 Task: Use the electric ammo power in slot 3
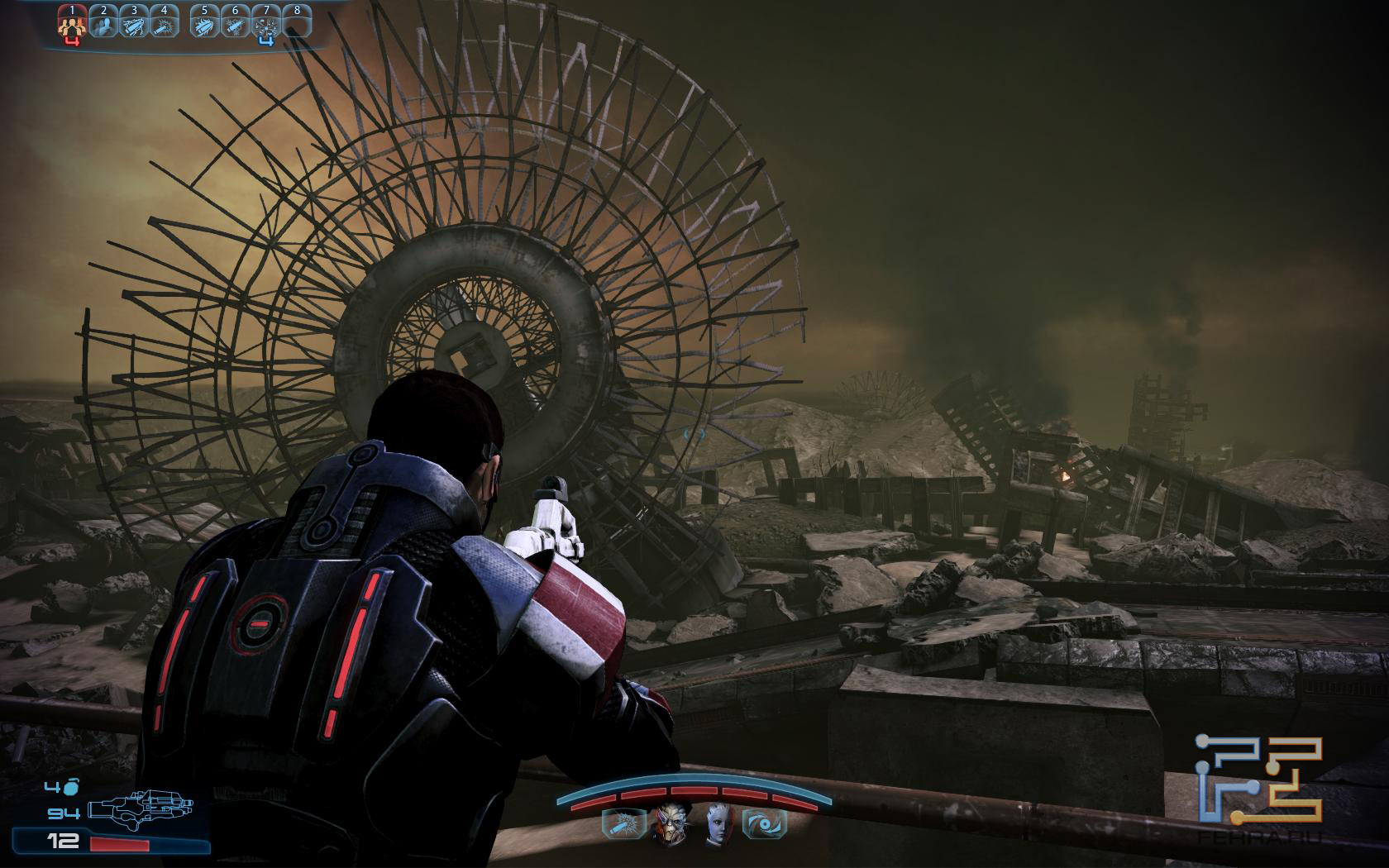pos(134,24)
